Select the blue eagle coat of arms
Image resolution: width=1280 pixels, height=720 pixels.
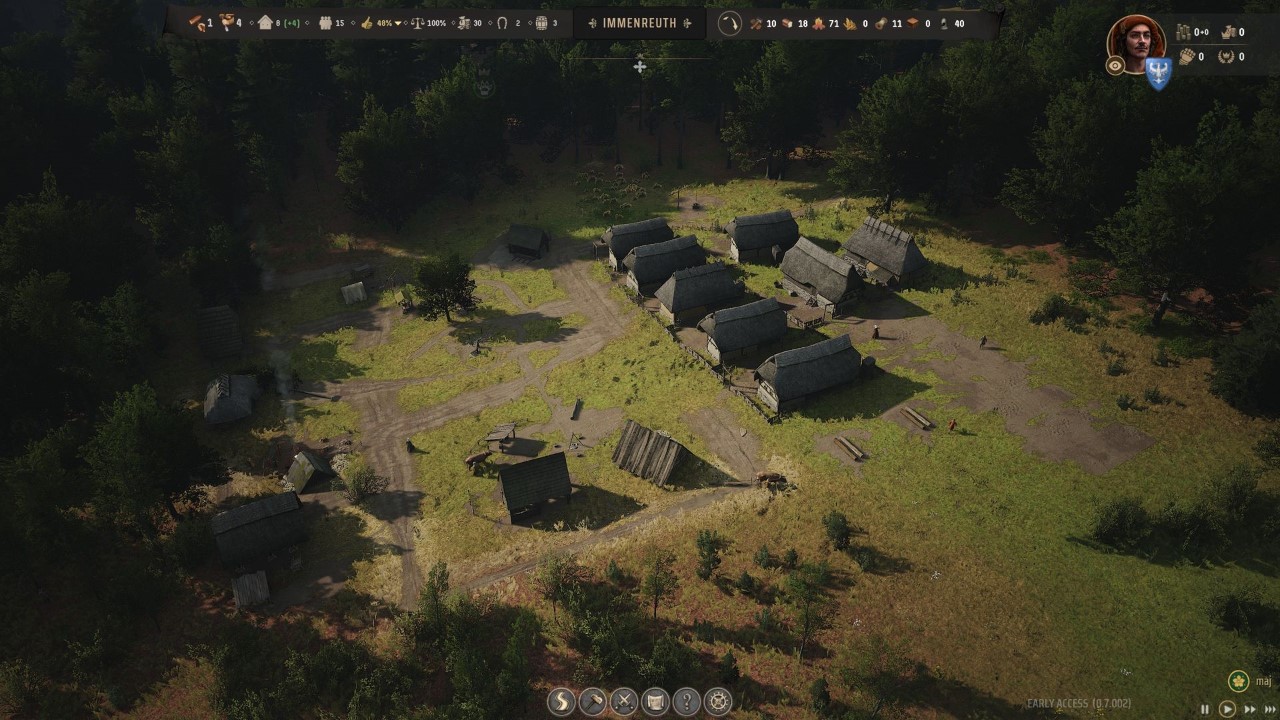pyautogui.click(x=1158, y=74)
